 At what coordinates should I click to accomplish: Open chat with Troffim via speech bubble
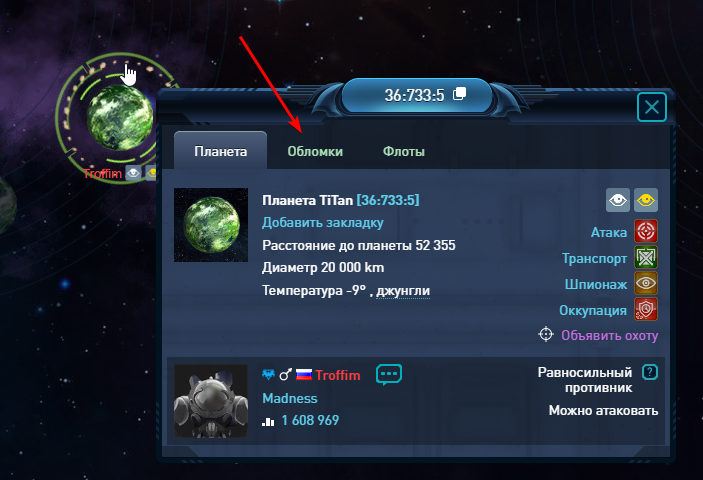pyautogui.click(x=389, y=375)
